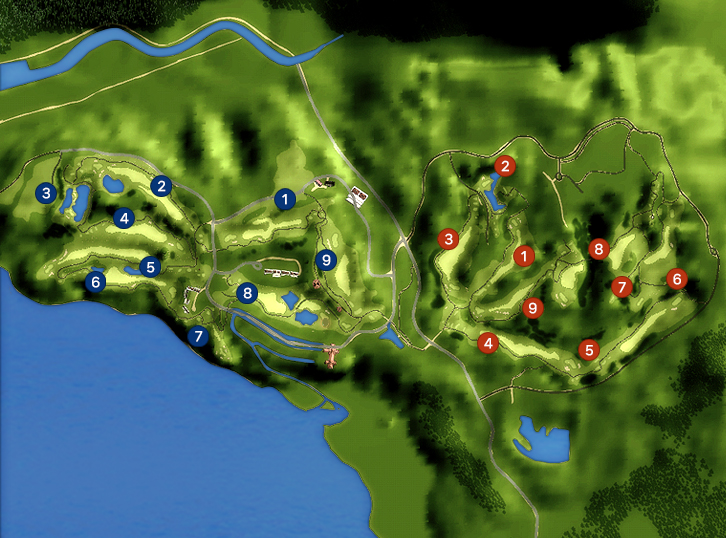Open red hole marker 5
726x538 pixels.
click(x=589, y=349)
